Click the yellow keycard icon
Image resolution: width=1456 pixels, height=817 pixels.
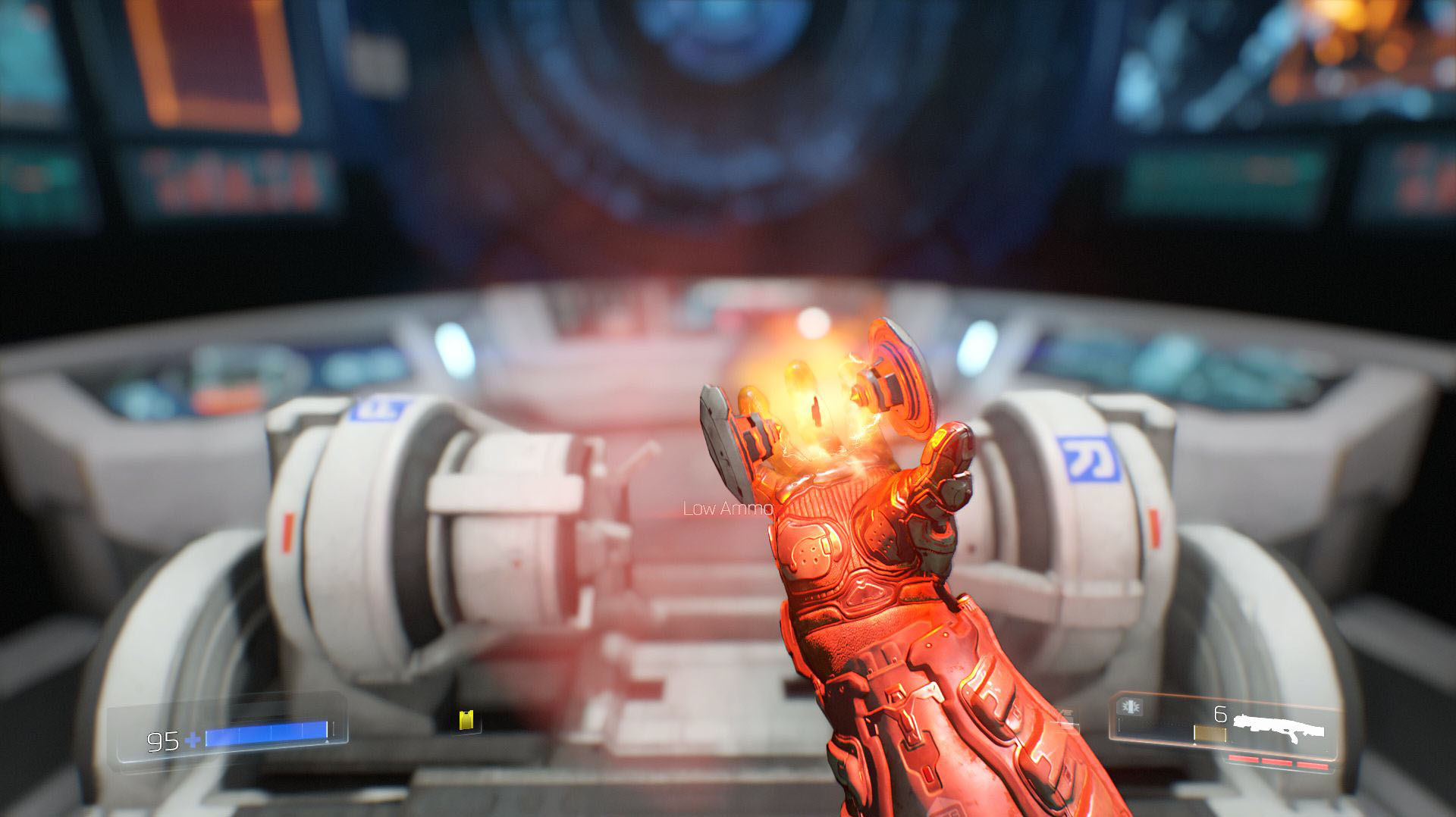466,720
